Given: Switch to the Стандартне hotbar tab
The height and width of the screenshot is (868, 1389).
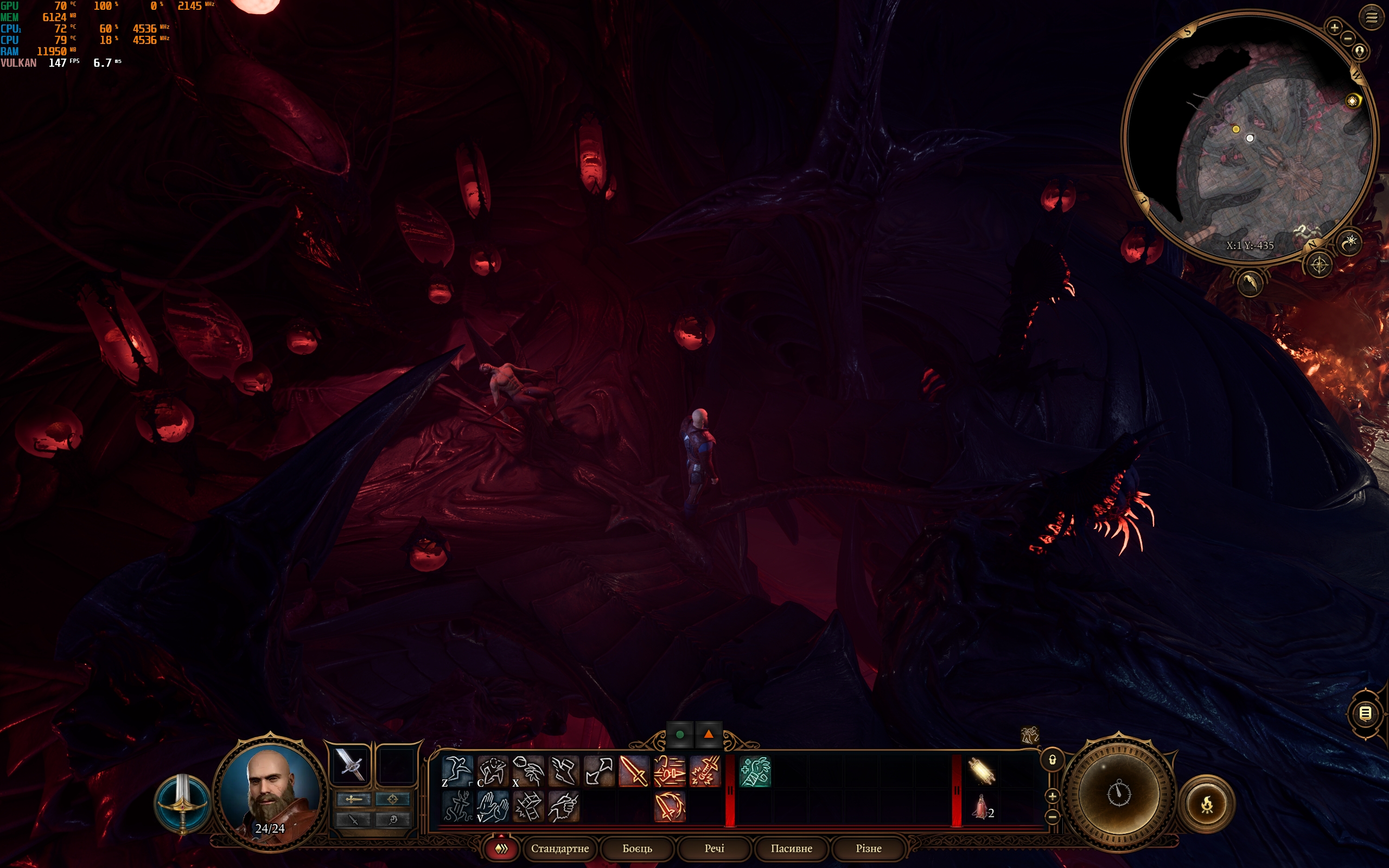Looking at the screenshot, I should (x=559, y=848).
